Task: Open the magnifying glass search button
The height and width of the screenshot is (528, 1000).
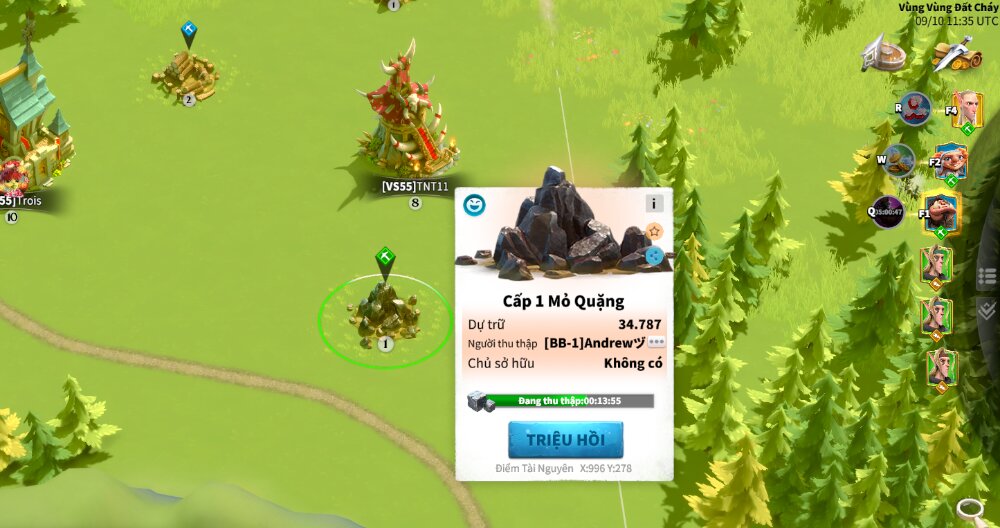Action: point(969,510)
